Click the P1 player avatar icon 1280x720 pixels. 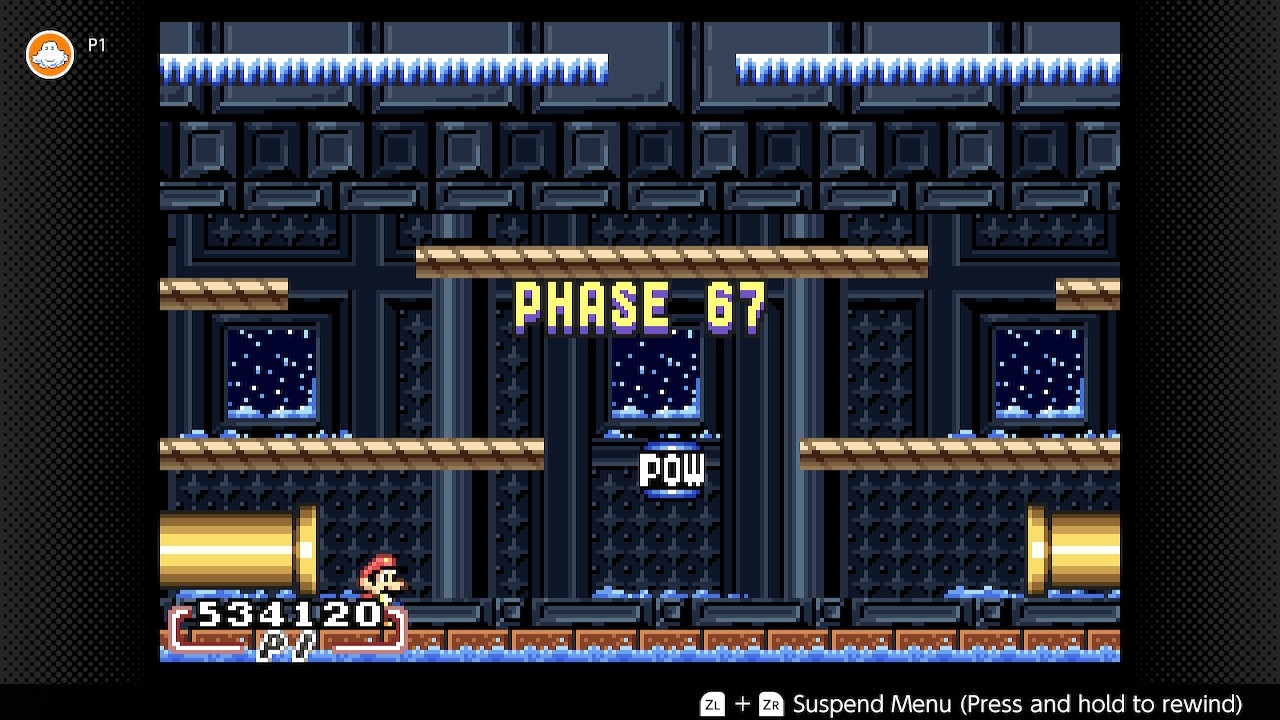50,54
